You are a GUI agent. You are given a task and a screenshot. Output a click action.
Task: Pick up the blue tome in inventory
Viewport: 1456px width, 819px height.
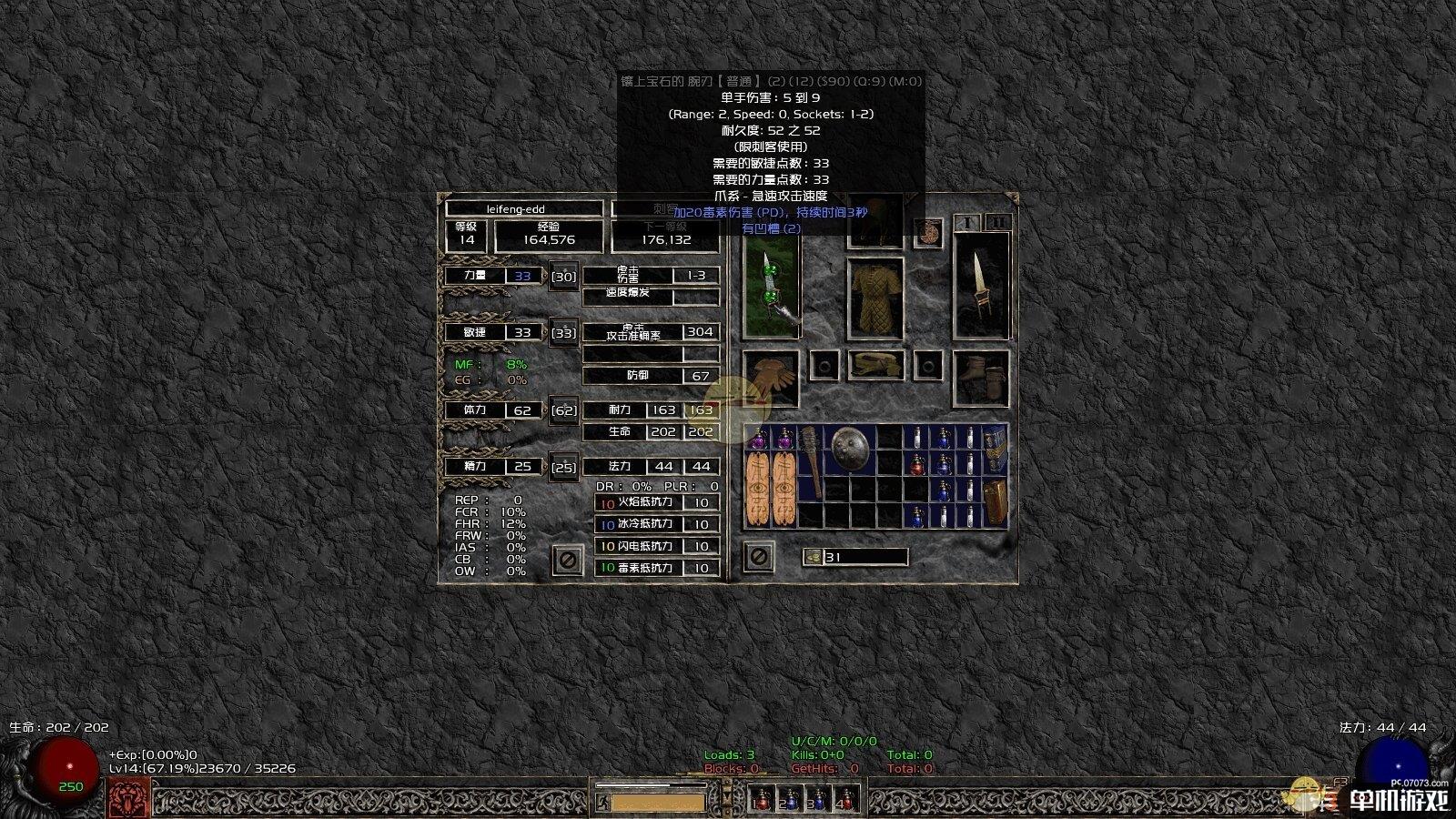(x=995, y=450)
